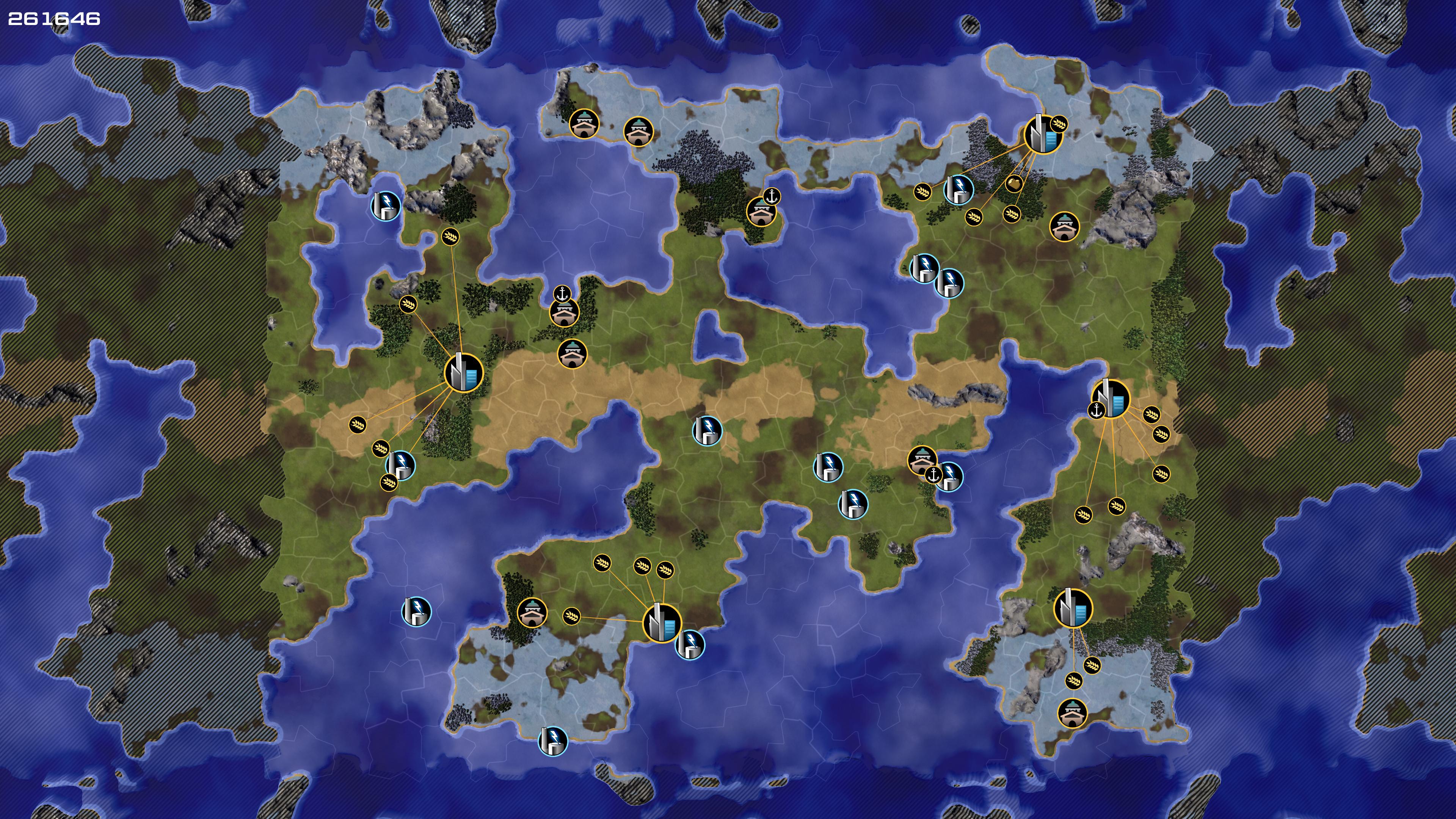Screen dimensions: 1456x819
Task: Choose the village marker on the southeastern ice field
Action: (x=1072, y=713)
